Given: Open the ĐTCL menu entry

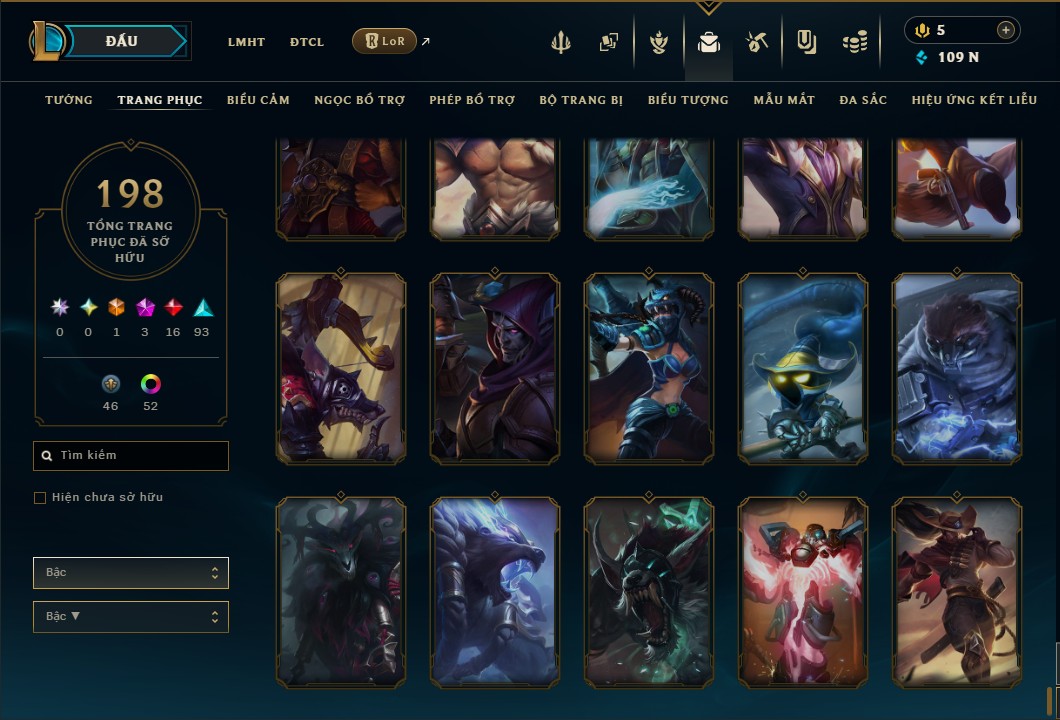Looking at the screenshot, I should [x=307, y=42].
